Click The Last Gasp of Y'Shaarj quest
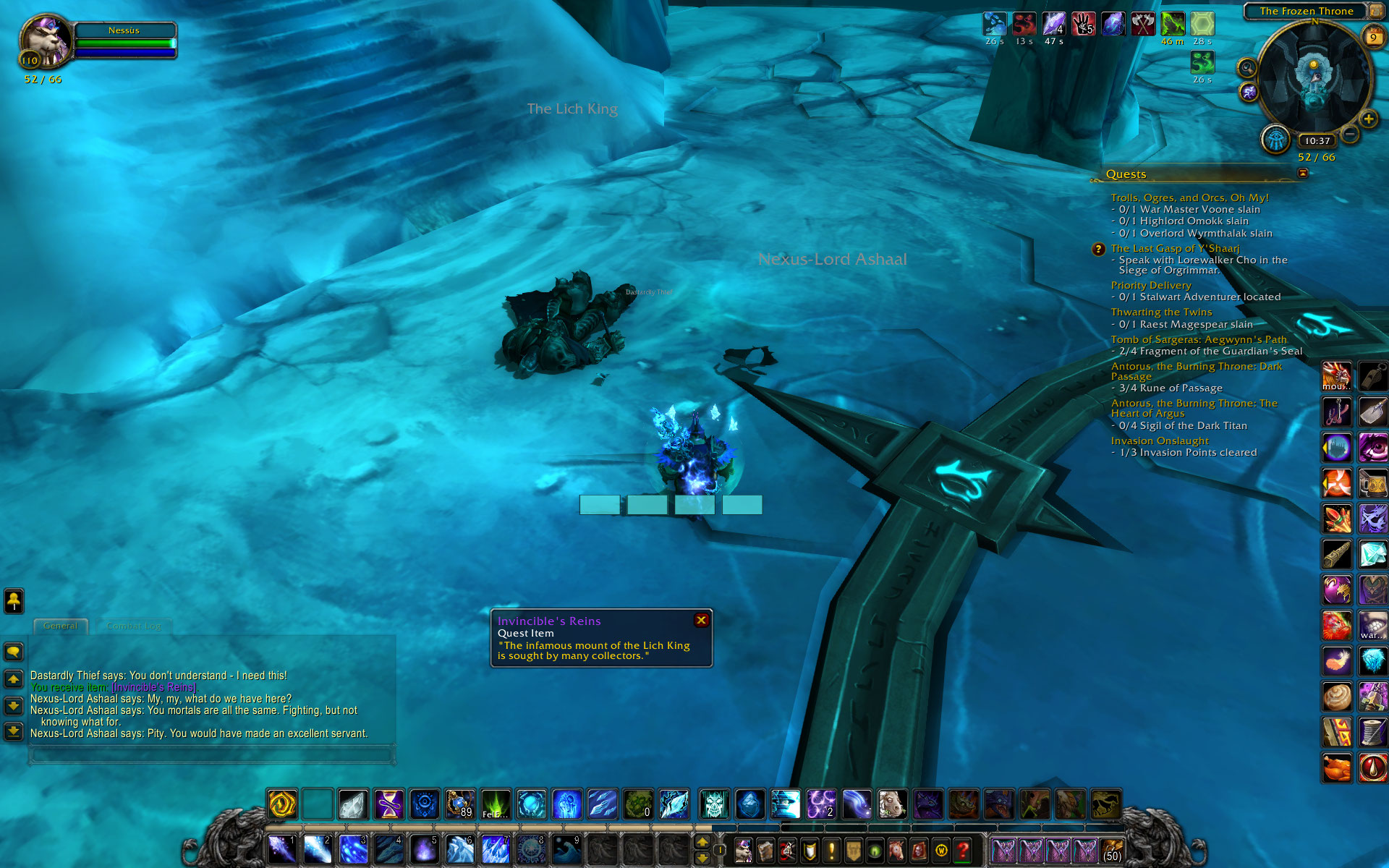The image size is (1389, 868). [x=1175, y=248]
